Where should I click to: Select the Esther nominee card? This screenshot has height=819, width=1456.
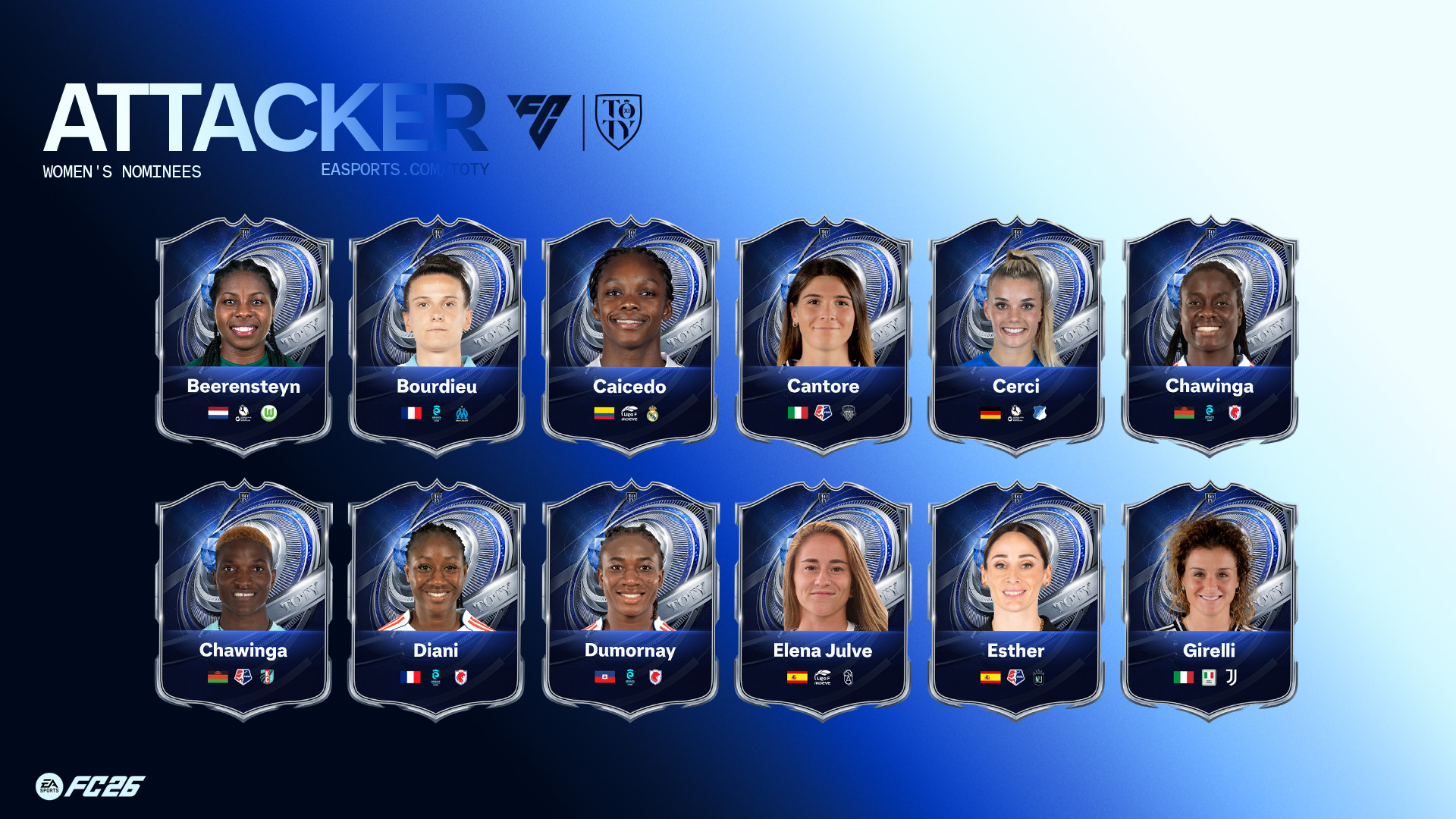point(1016,601)
